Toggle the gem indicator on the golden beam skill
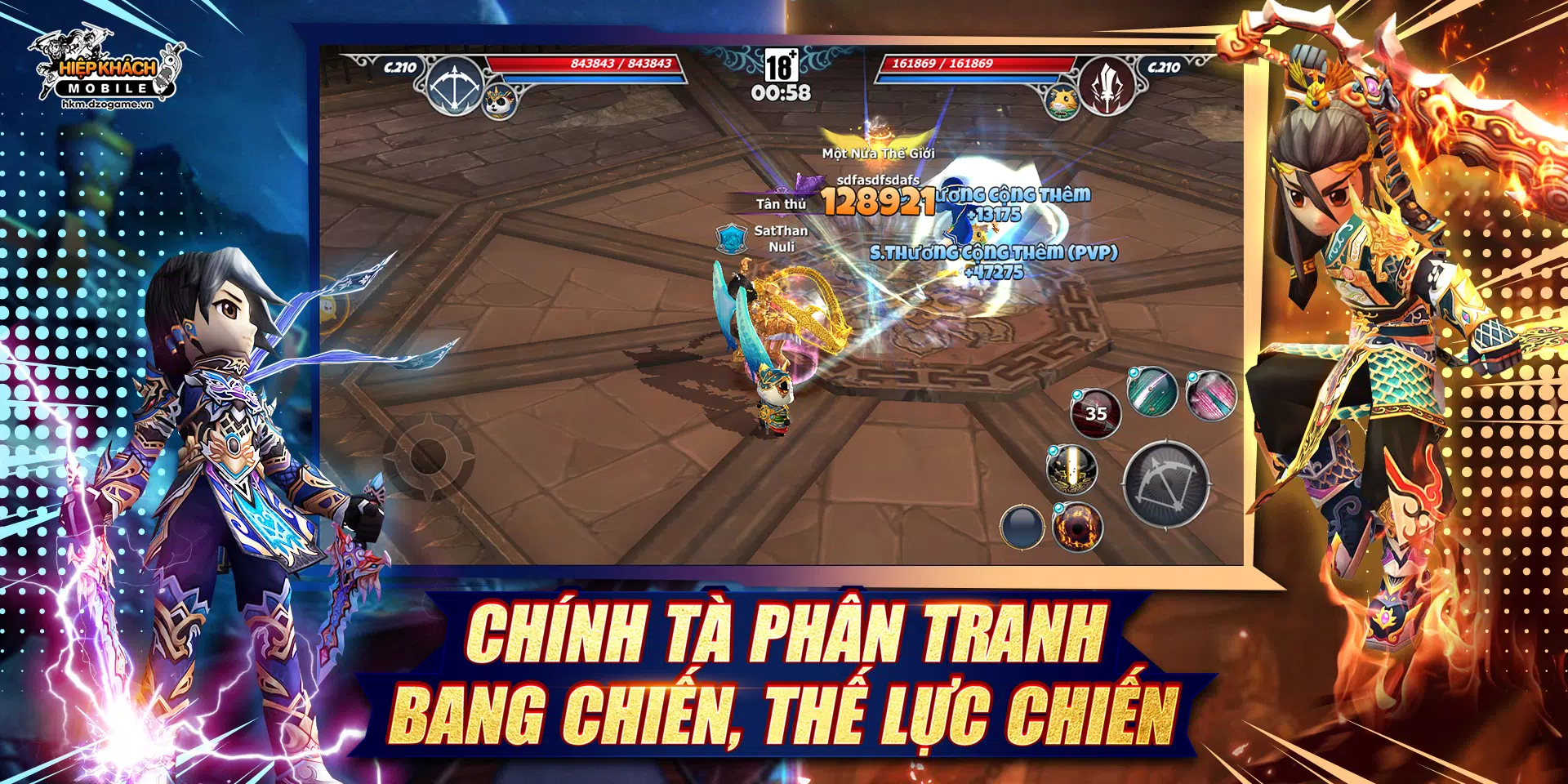This screenshot has width=1568, height=784. point(1053,451)
